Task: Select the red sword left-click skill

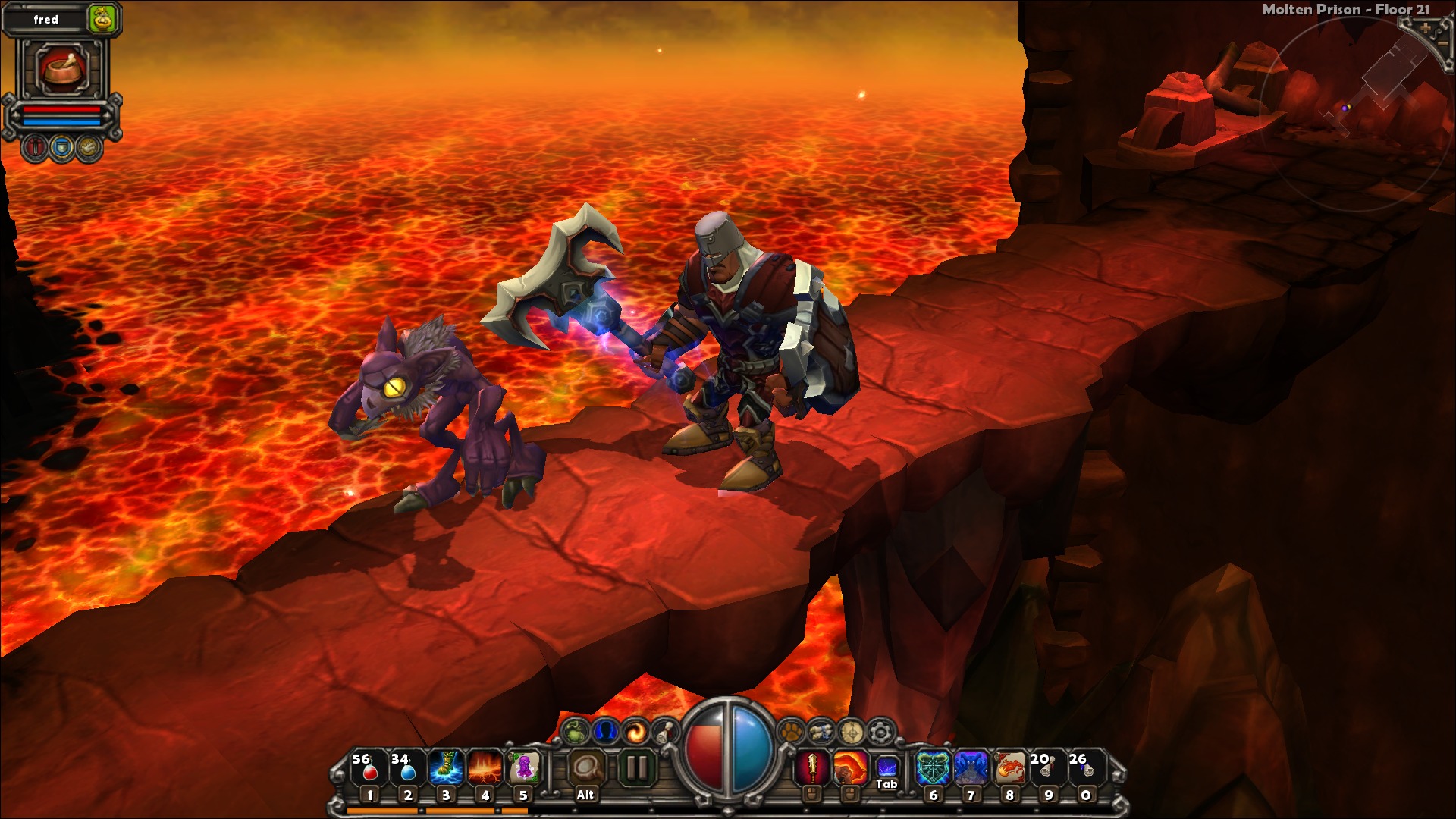Action: pos(811,768)
